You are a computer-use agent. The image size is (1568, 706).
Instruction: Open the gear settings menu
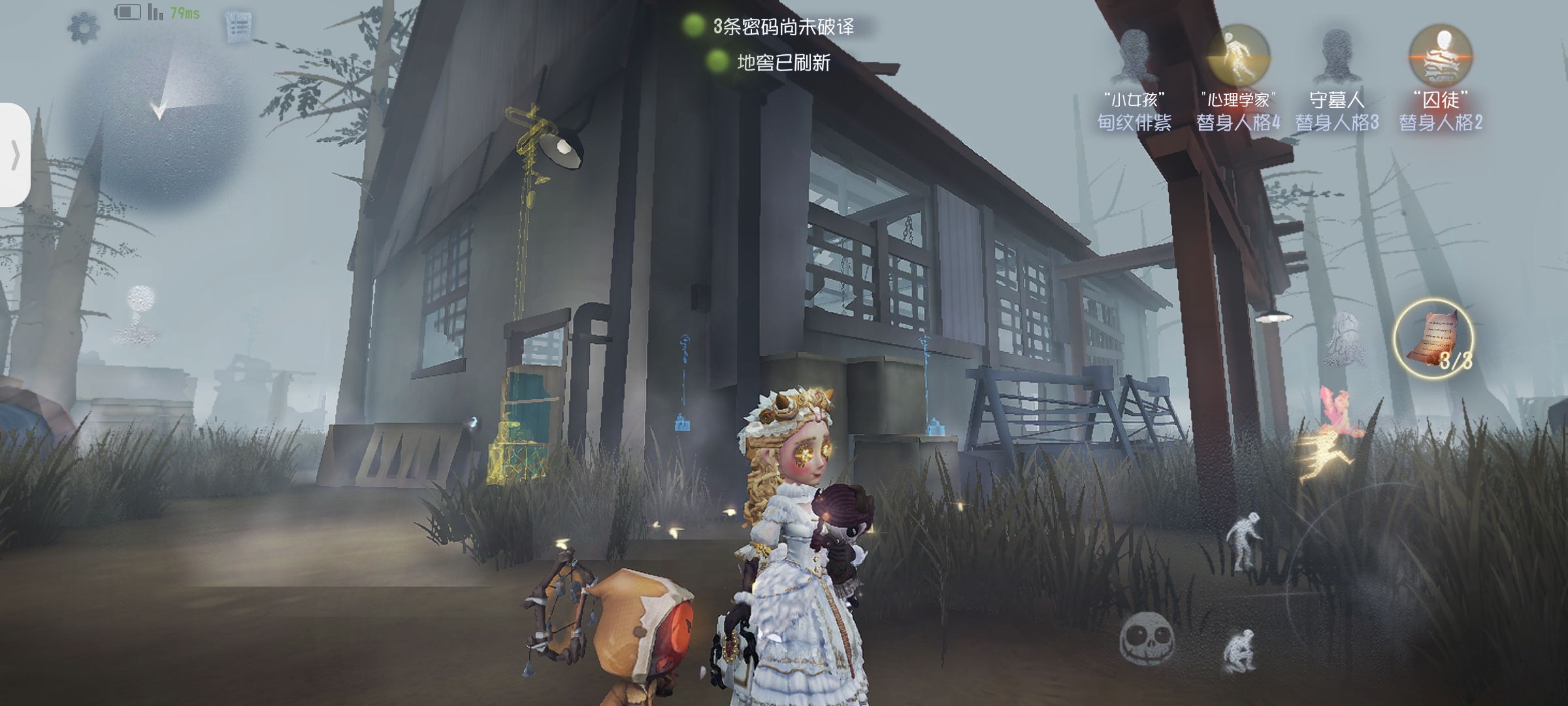click(x=84, y=28)
